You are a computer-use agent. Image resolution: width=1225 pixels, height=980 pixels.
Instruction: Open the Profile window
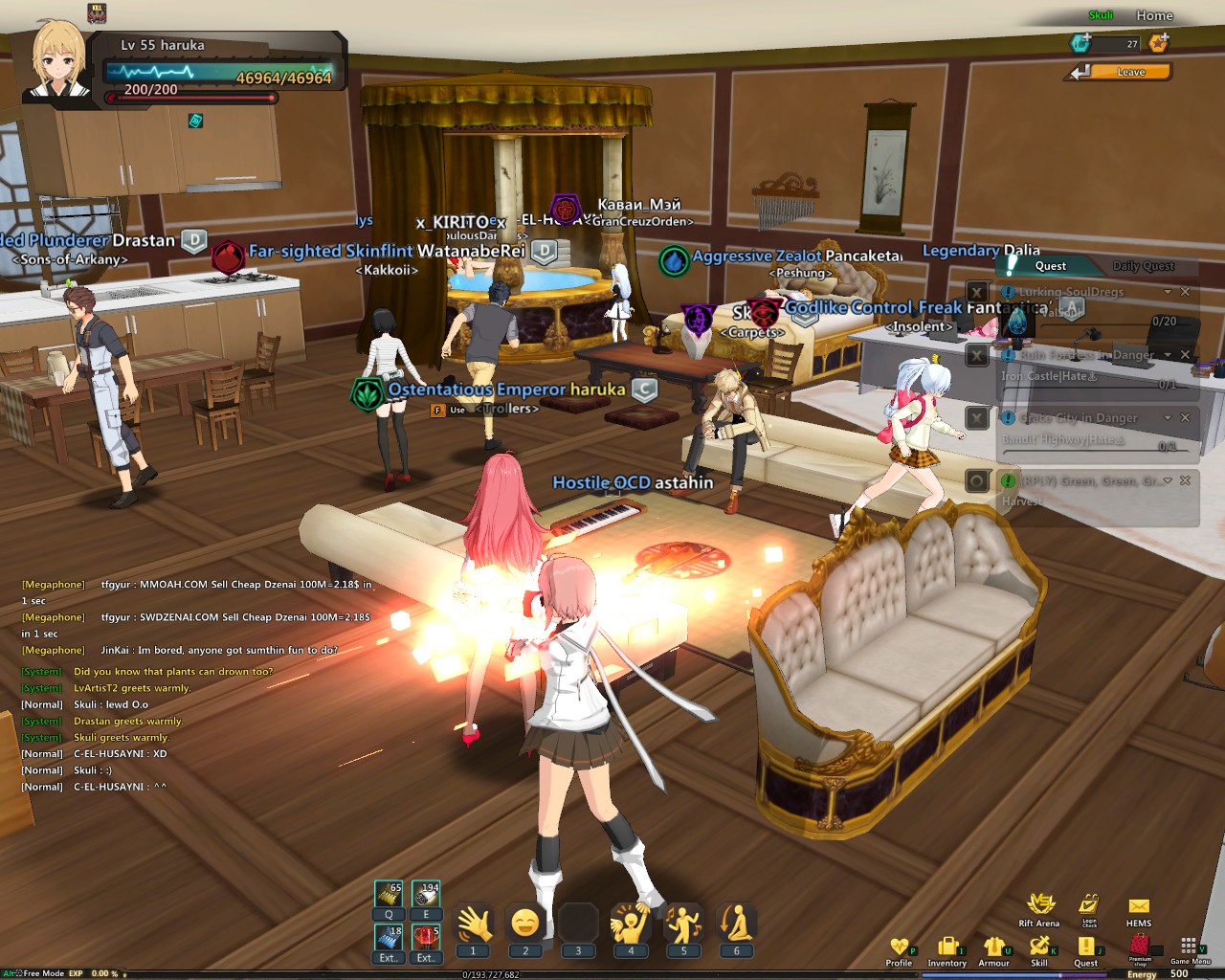point(899,948)
